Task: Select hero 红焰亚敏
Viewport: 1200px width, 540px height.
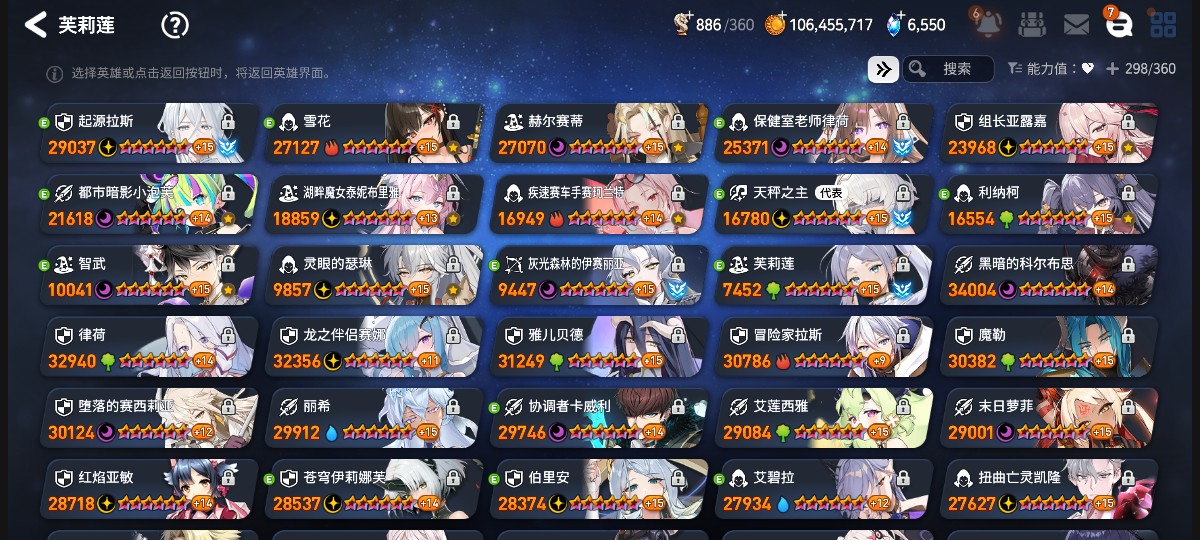Action: (x=150, y=488)
